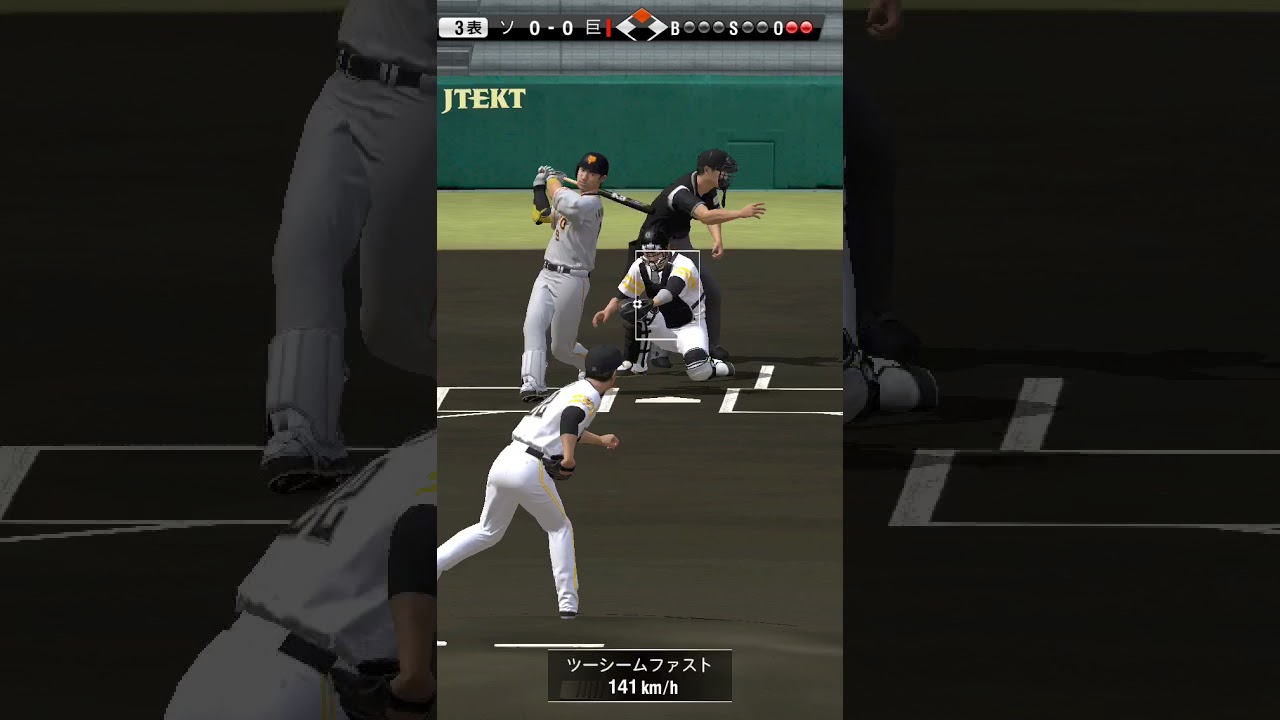This screenshot has width=1280, height=720.
Task: Select the base diamond indicator icon
Action: click(641, 25)
